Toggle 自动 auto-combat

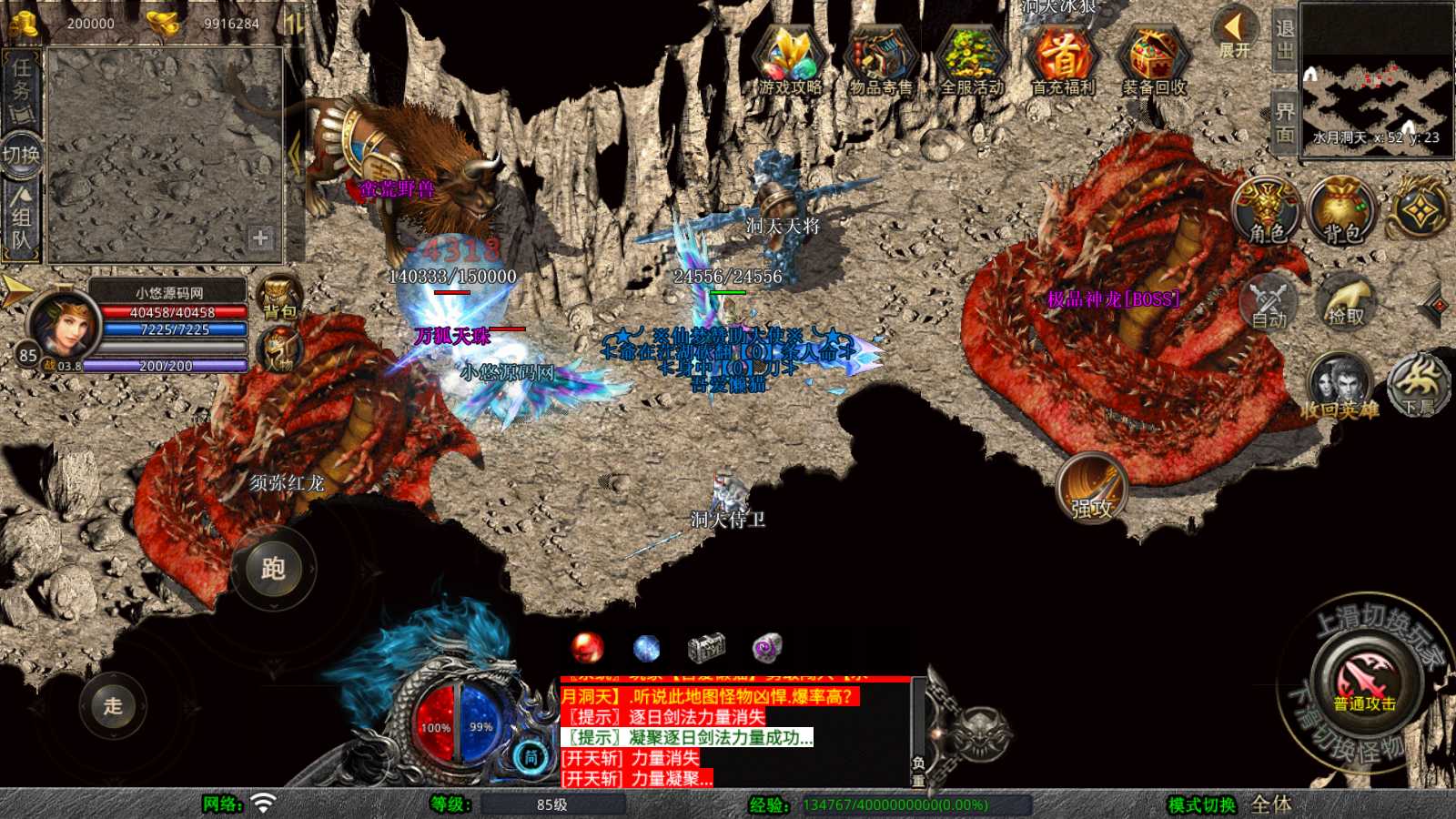pyautogui.click(x=1269, y=302)
